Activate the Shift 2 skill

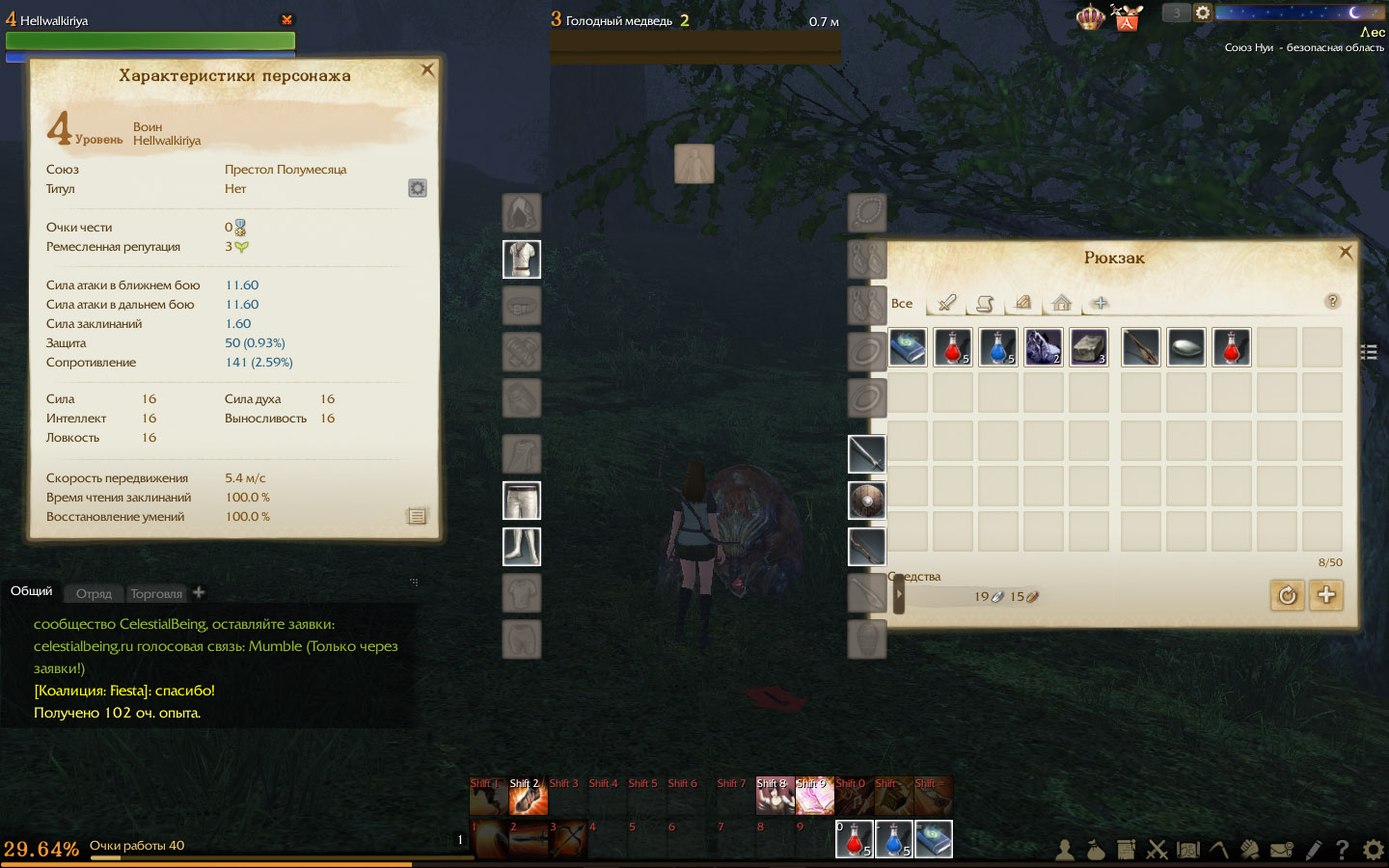pyautogui.click(x=528, y=797)
